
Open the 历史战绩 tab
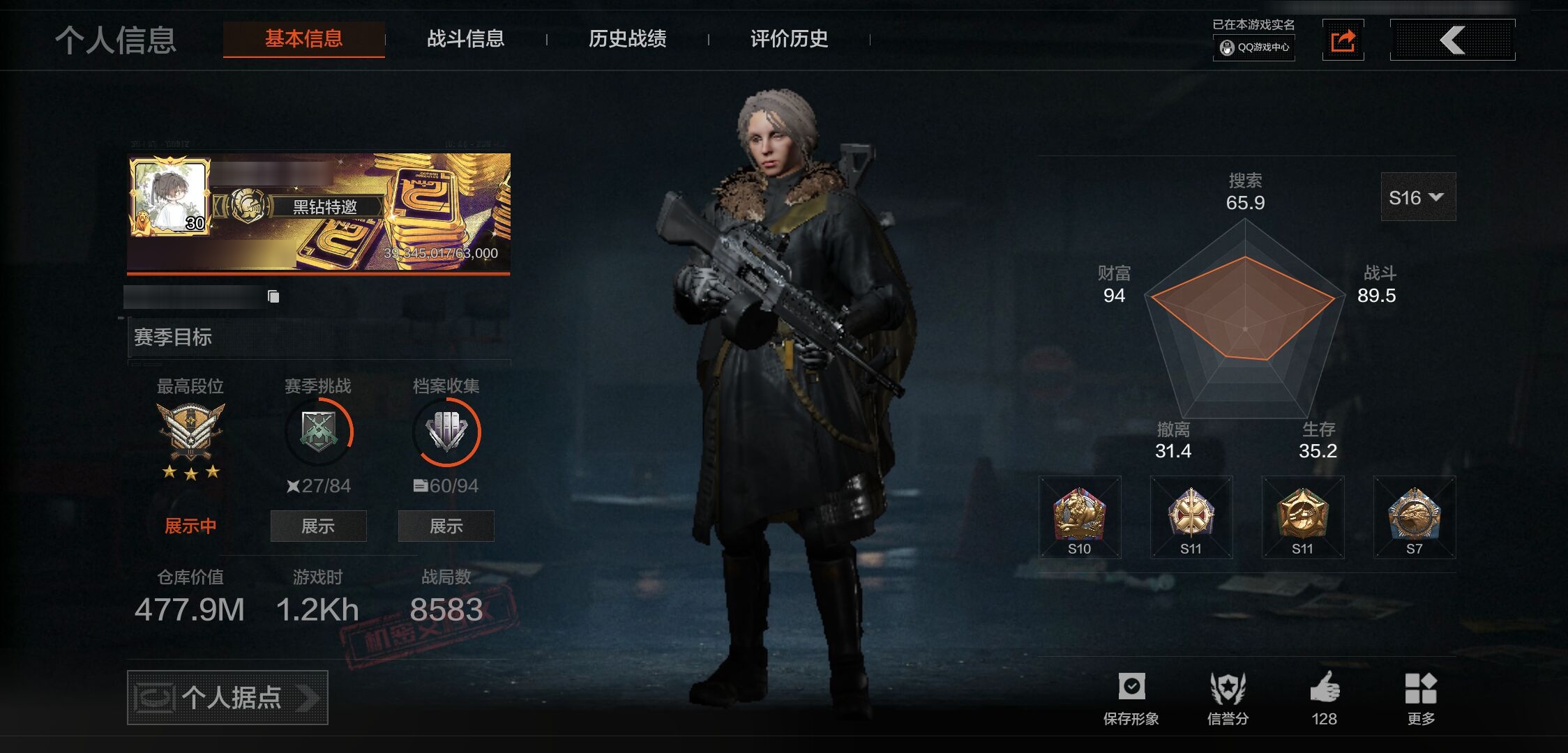(627, 39)
